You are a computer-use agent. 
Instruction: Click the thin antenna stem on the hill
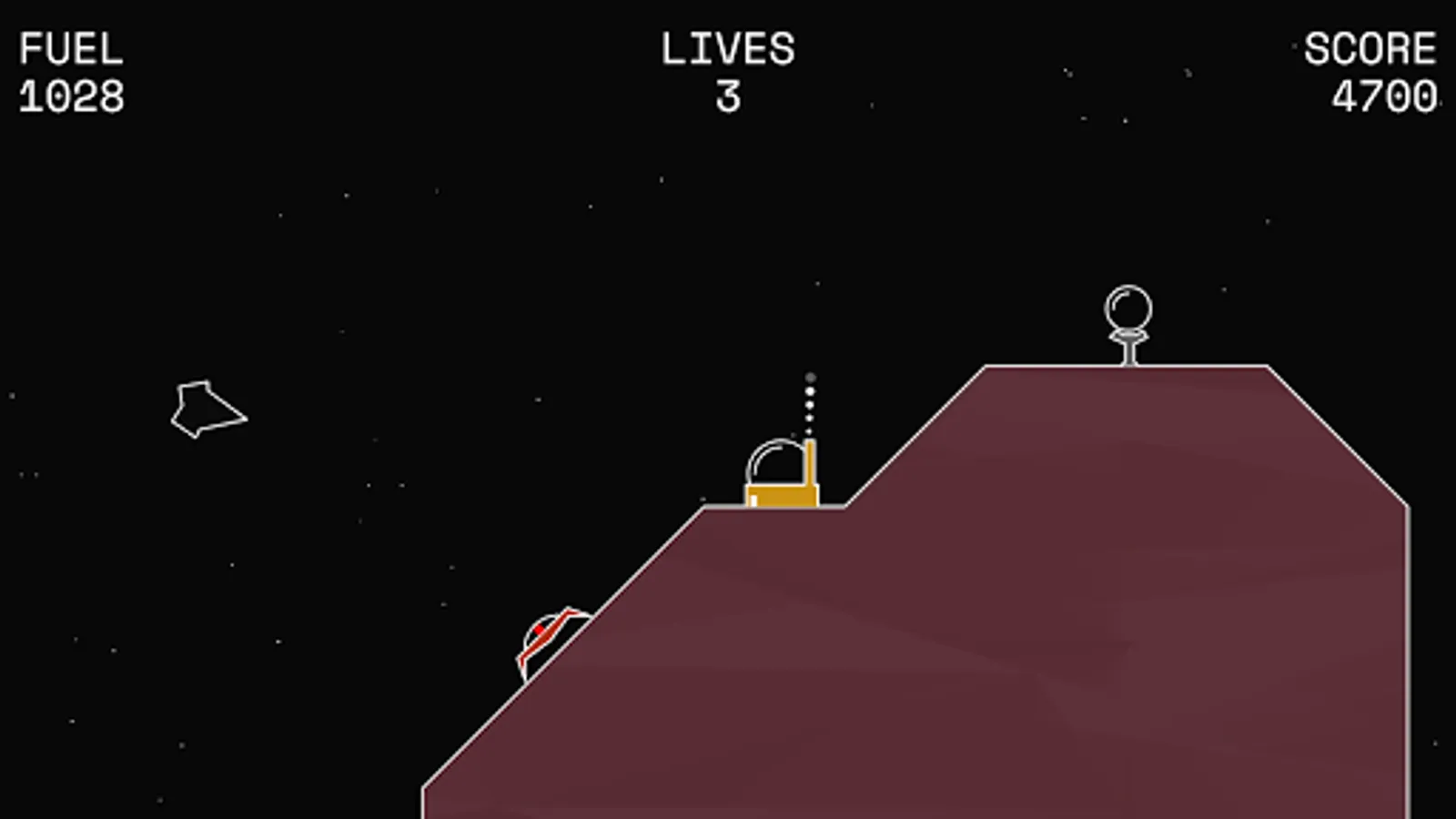pyautogui.click(x=1127, y=350)
